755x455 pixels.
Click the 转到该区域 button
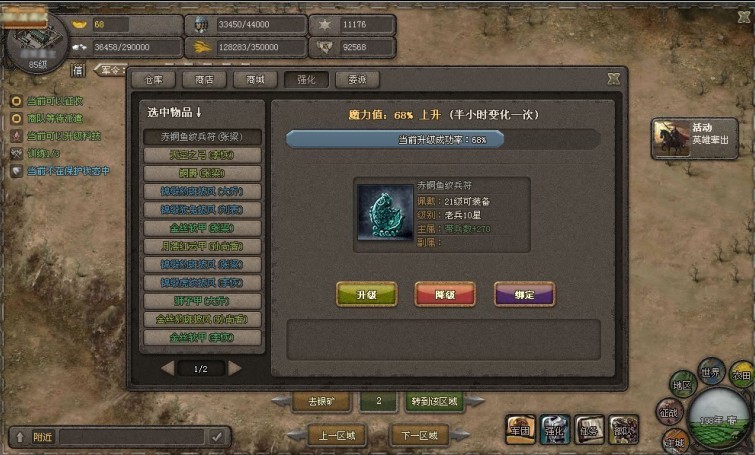click(x=434, y=402)
